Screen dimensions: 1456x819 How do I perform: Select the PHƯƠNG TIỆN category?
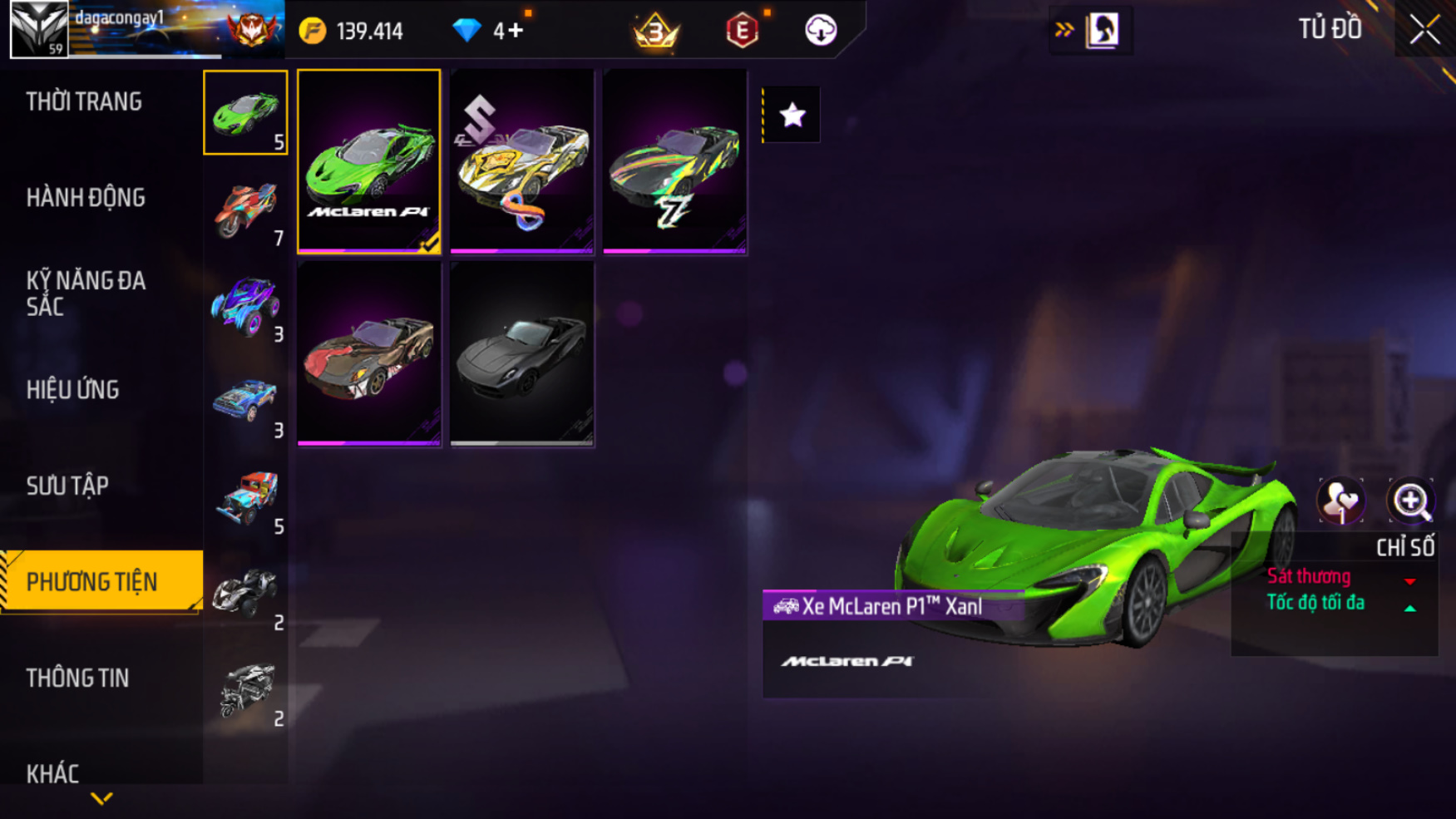pyautogui.click(x=92, y=582)
